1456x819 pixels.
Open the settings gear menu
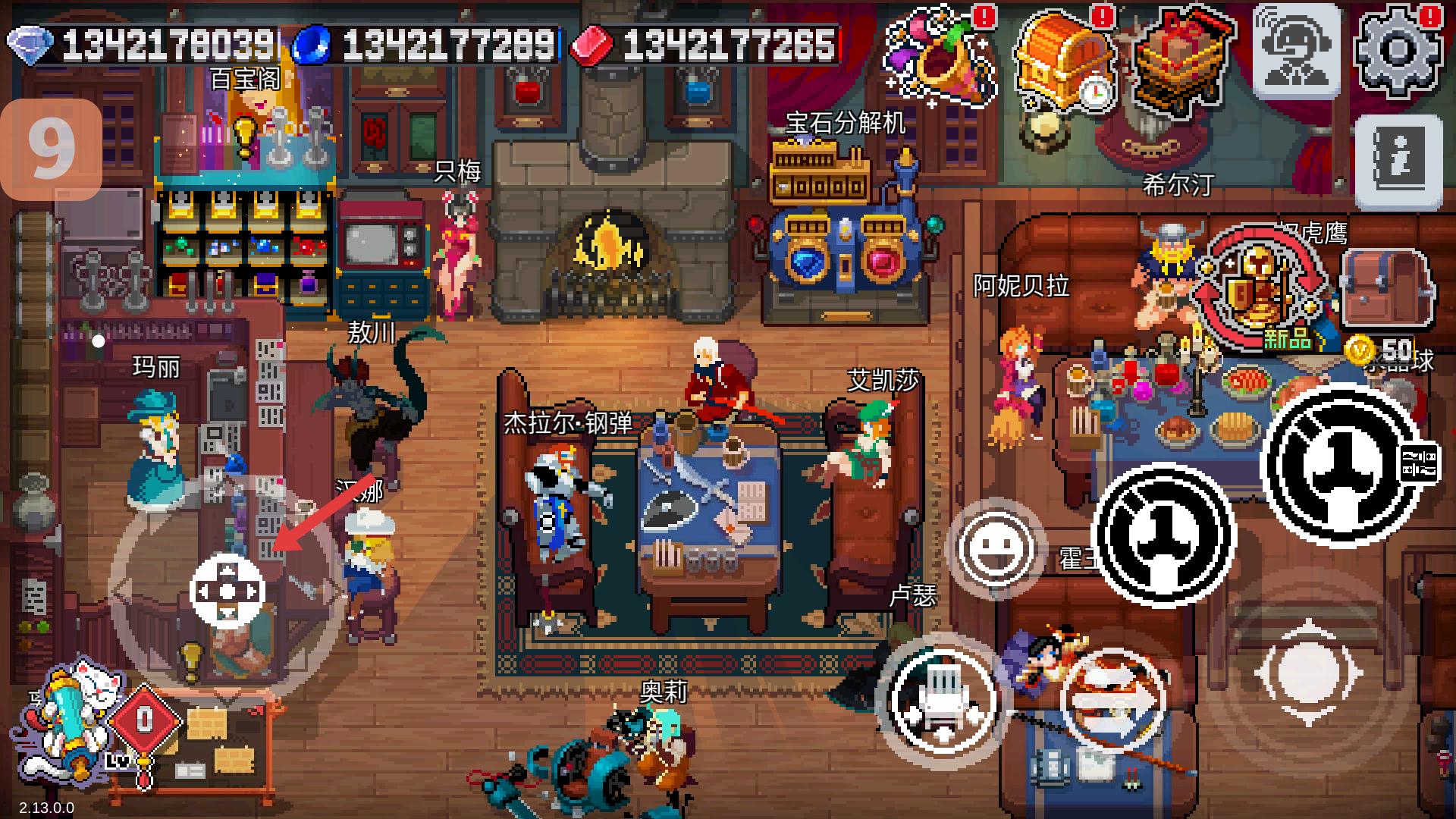[x=1399, y=51]
